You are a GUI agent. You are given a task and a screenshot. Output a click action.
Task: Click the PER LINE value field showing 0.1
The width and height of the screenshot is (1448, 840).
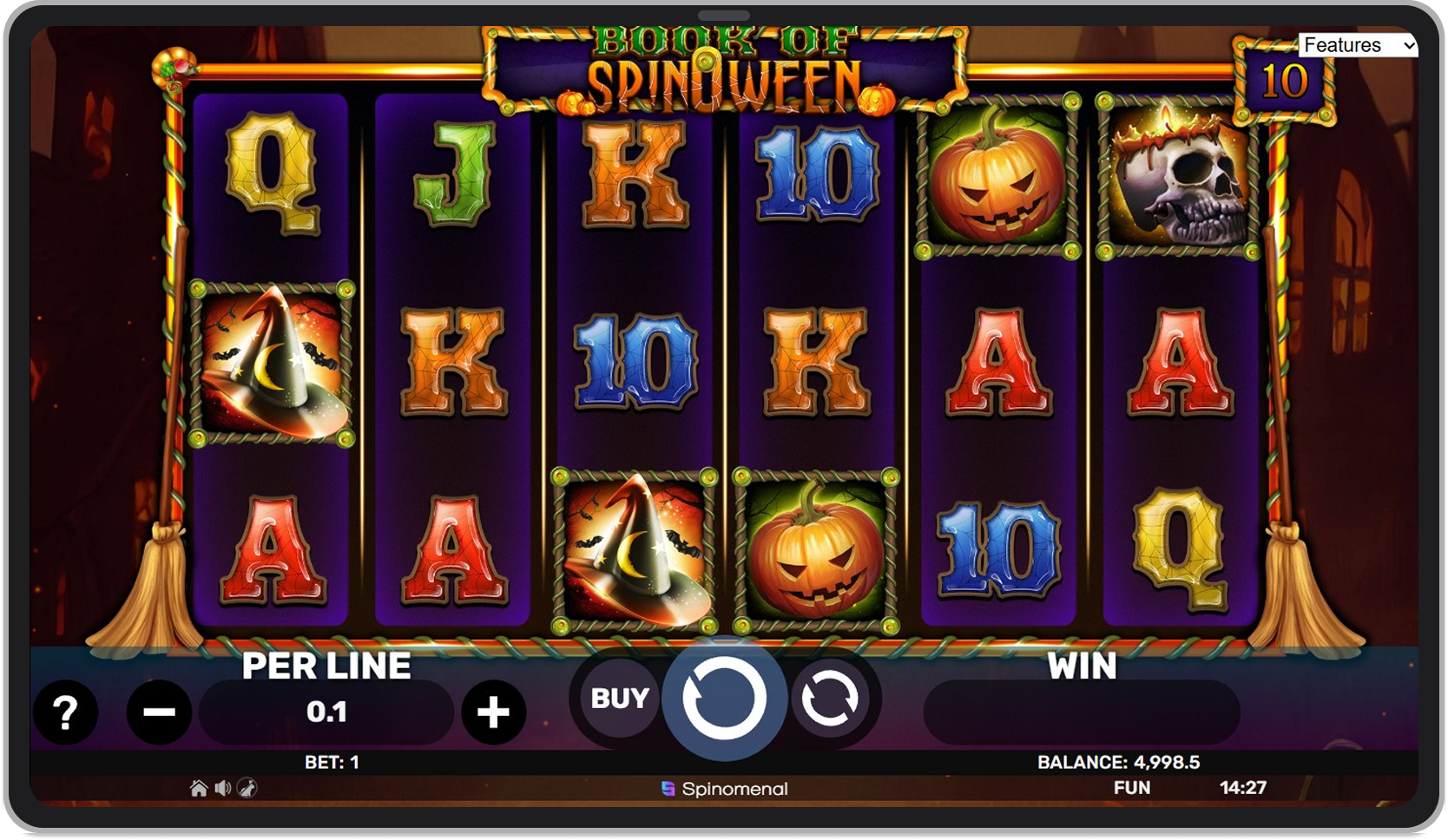pyautogui.click(x=326, y=712)
